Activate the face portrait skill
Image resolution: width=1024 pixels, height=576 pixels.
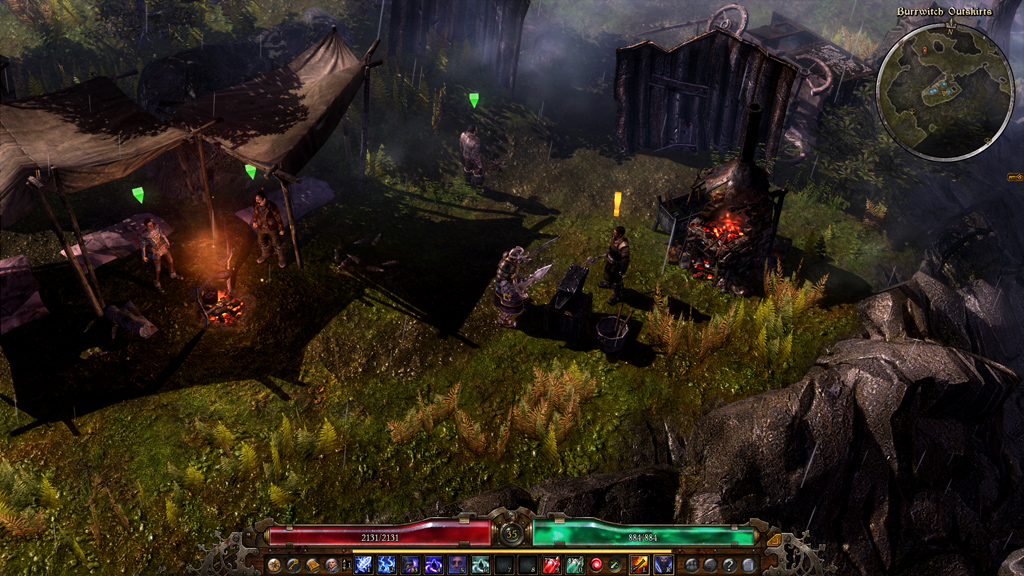(458, 566)
